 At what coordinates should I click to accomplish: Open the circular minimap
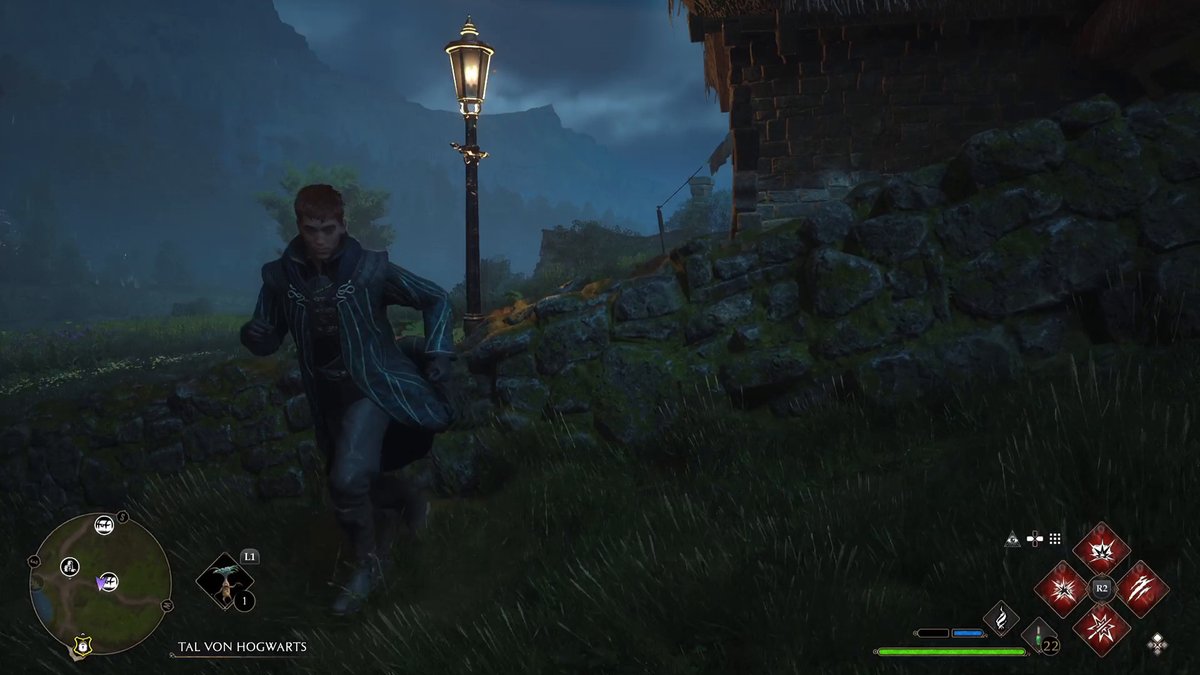tap(100, 584)
